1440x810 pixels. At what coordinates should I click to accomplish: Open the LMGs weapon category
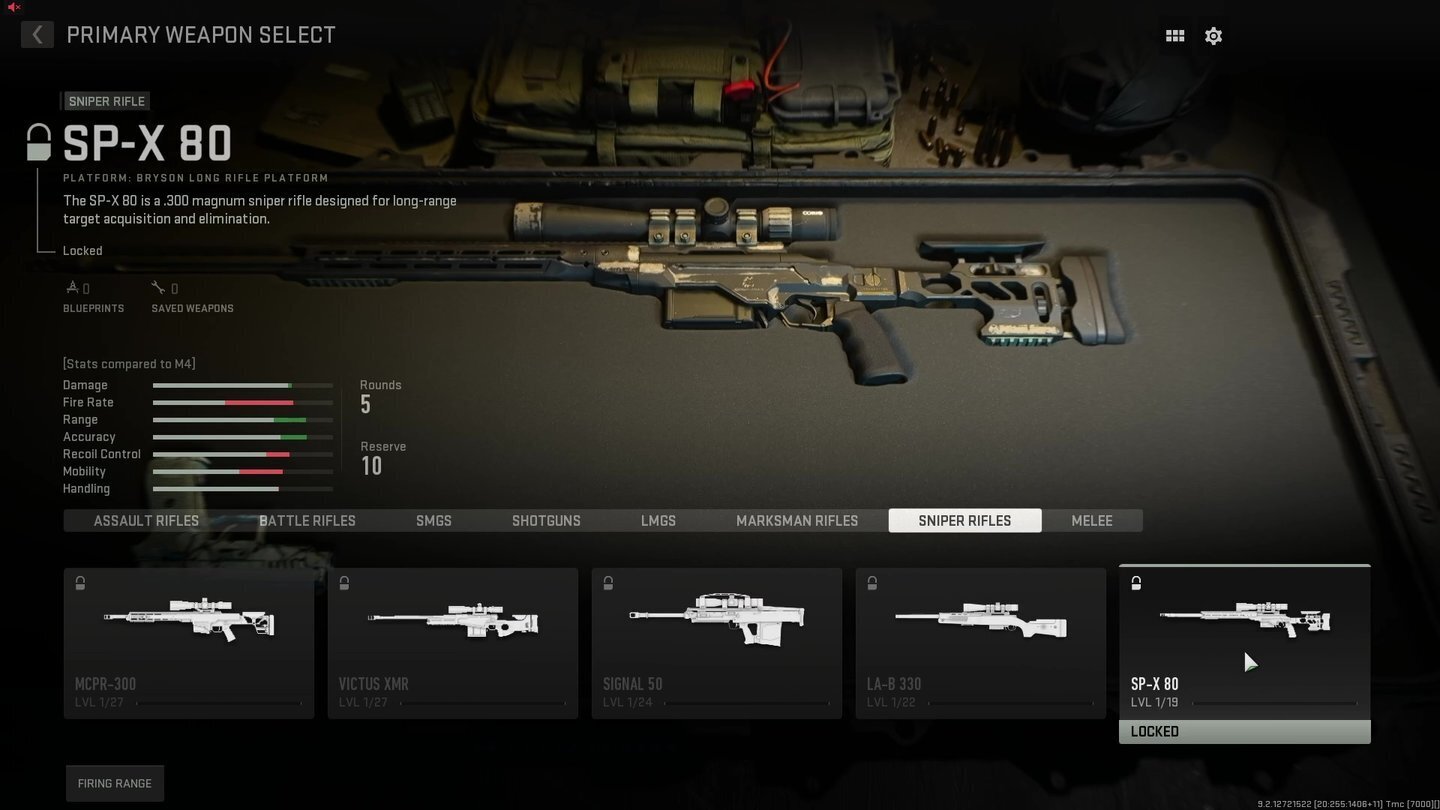(658, 520)
